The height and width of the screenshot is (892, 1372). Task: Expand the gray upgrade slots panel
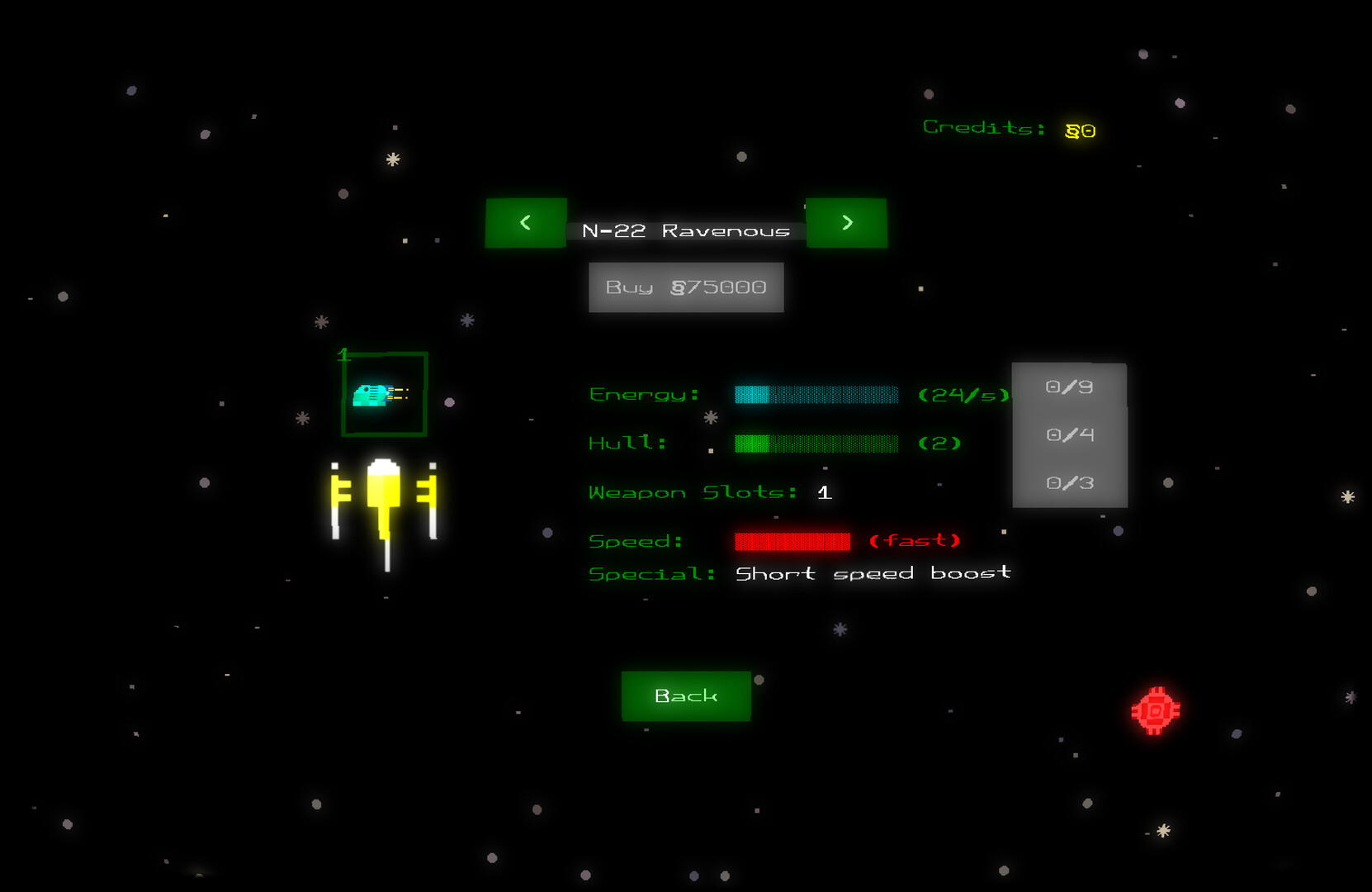click(1069, 434)
